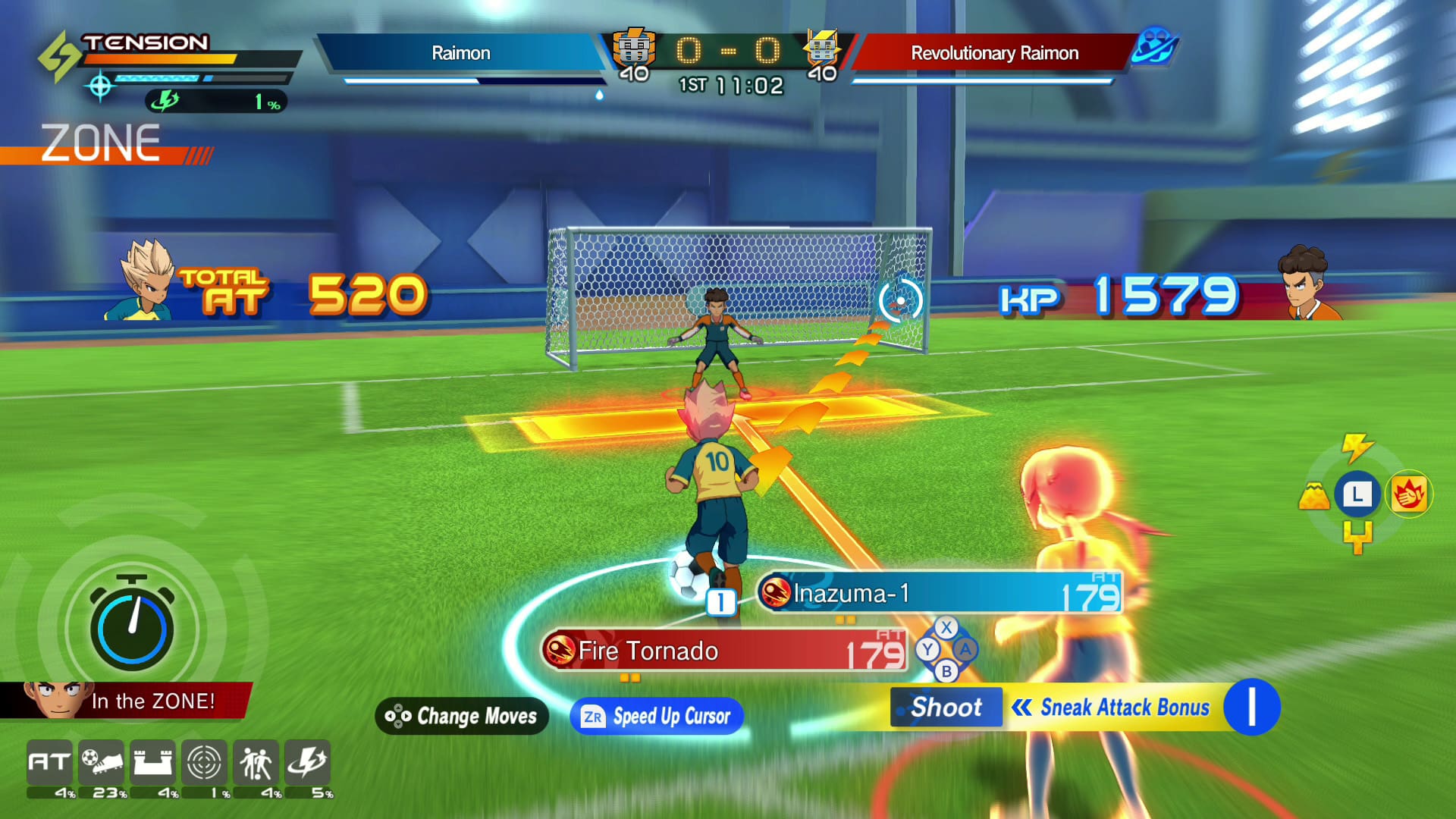Select the fiery hand hissatsu icon in radial menu
1456x819 pixels.
pyautogui.click(x=1410, y=494)
